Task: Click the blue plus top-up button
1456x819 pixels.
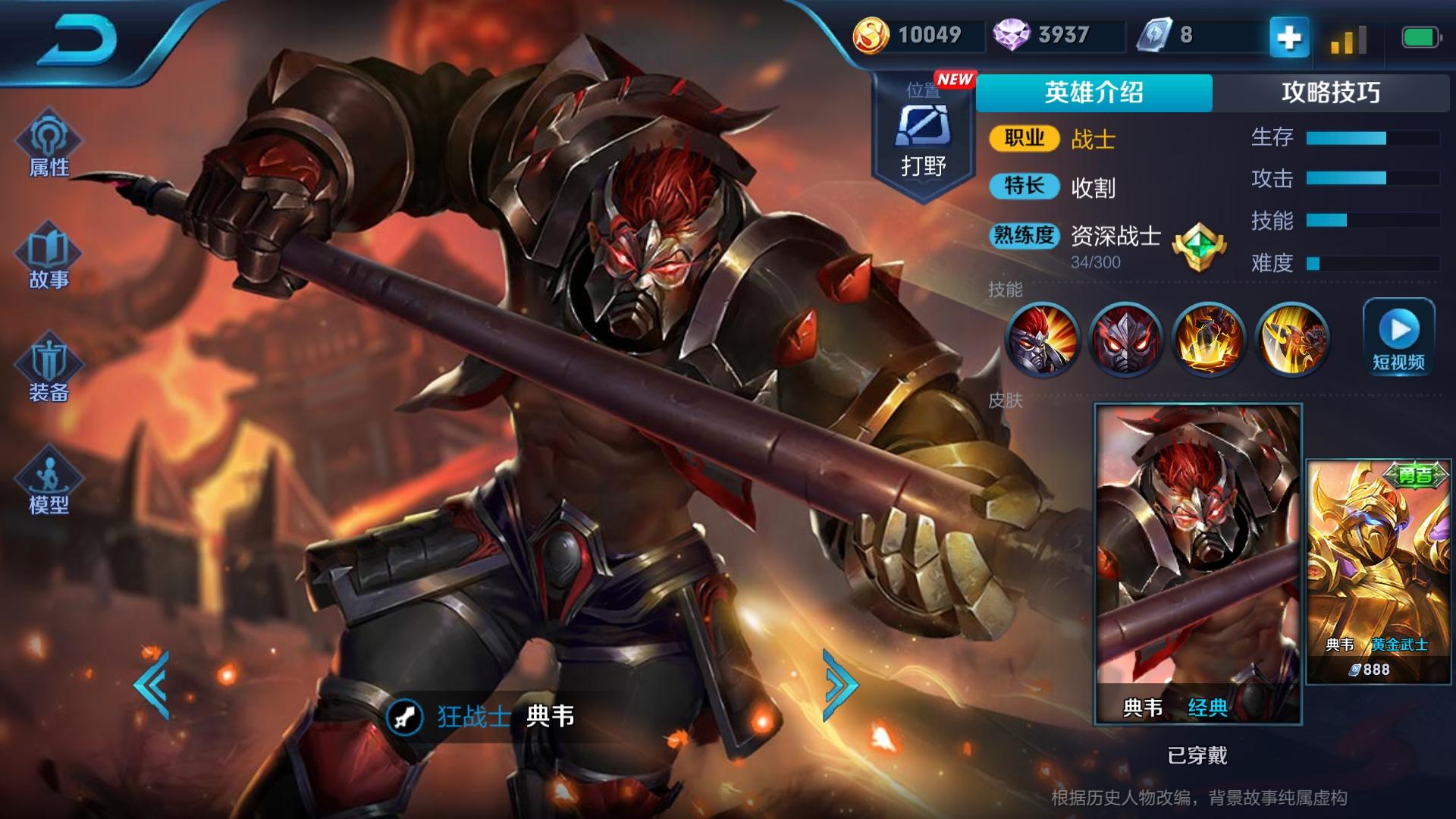Action: coord(1289,36)
